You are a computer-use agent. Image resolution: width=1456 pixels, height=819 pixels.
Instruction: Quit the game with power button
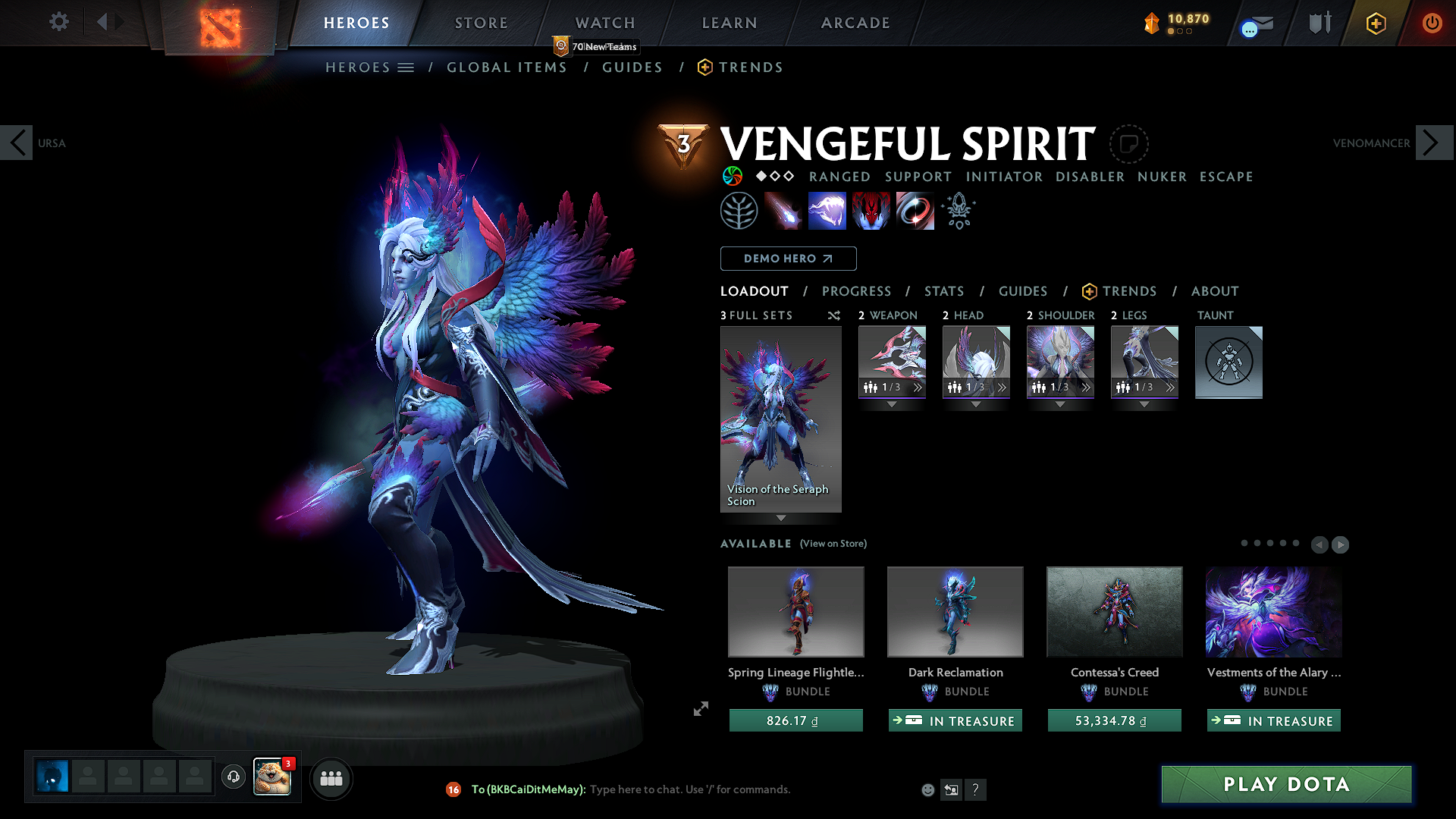pyautogui.click(x=1432, y=23)
